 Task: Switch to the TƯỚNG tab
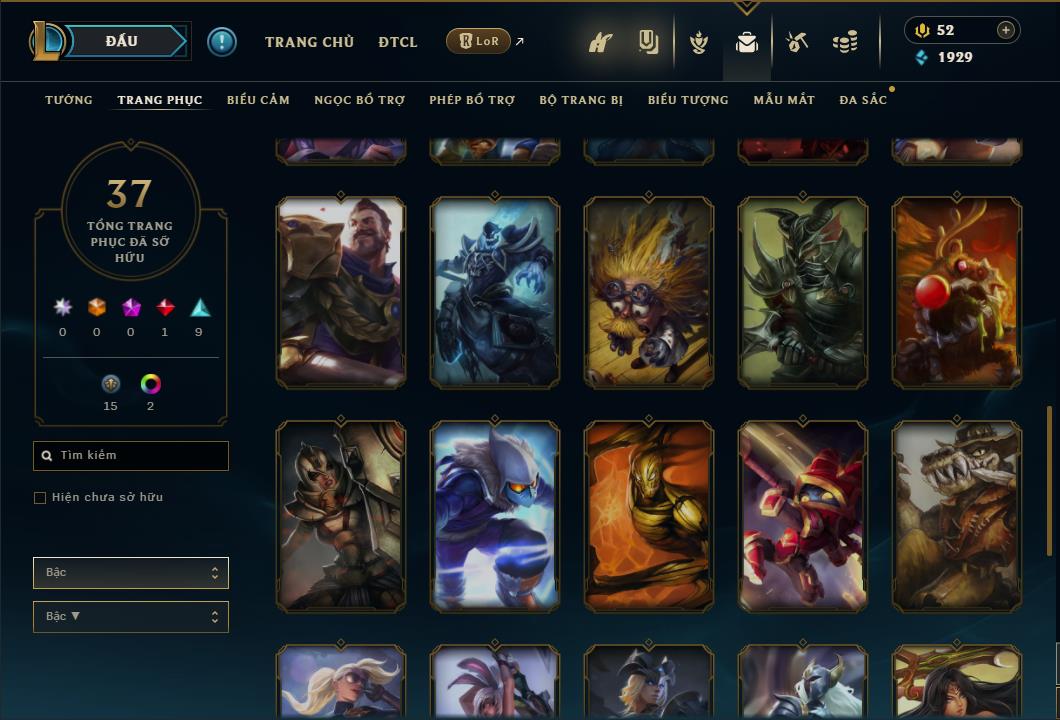(69, 100)
